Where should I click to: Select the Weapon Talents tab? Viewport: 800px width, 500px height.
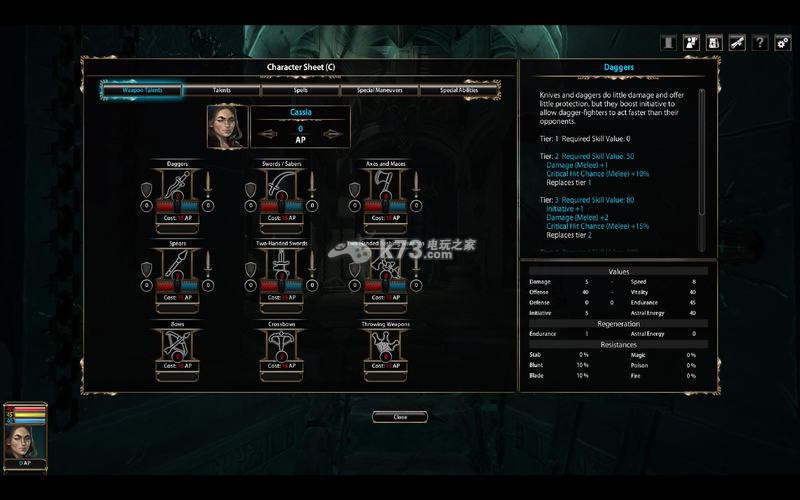point(141,90)
